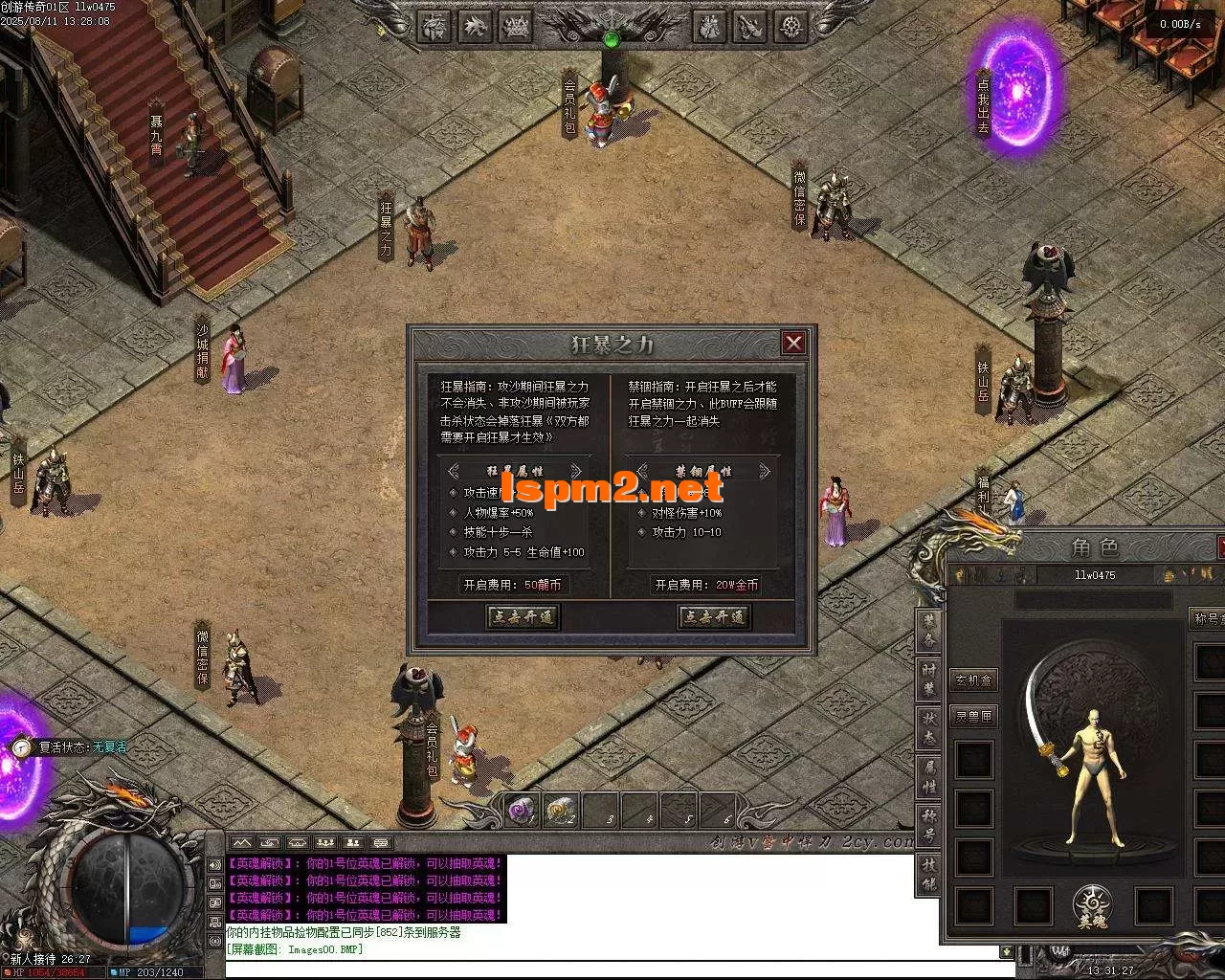This screenshot has height=980, width=1225.
Task: Open the 灵兽匣 button
Action: [x=973, y=715]
